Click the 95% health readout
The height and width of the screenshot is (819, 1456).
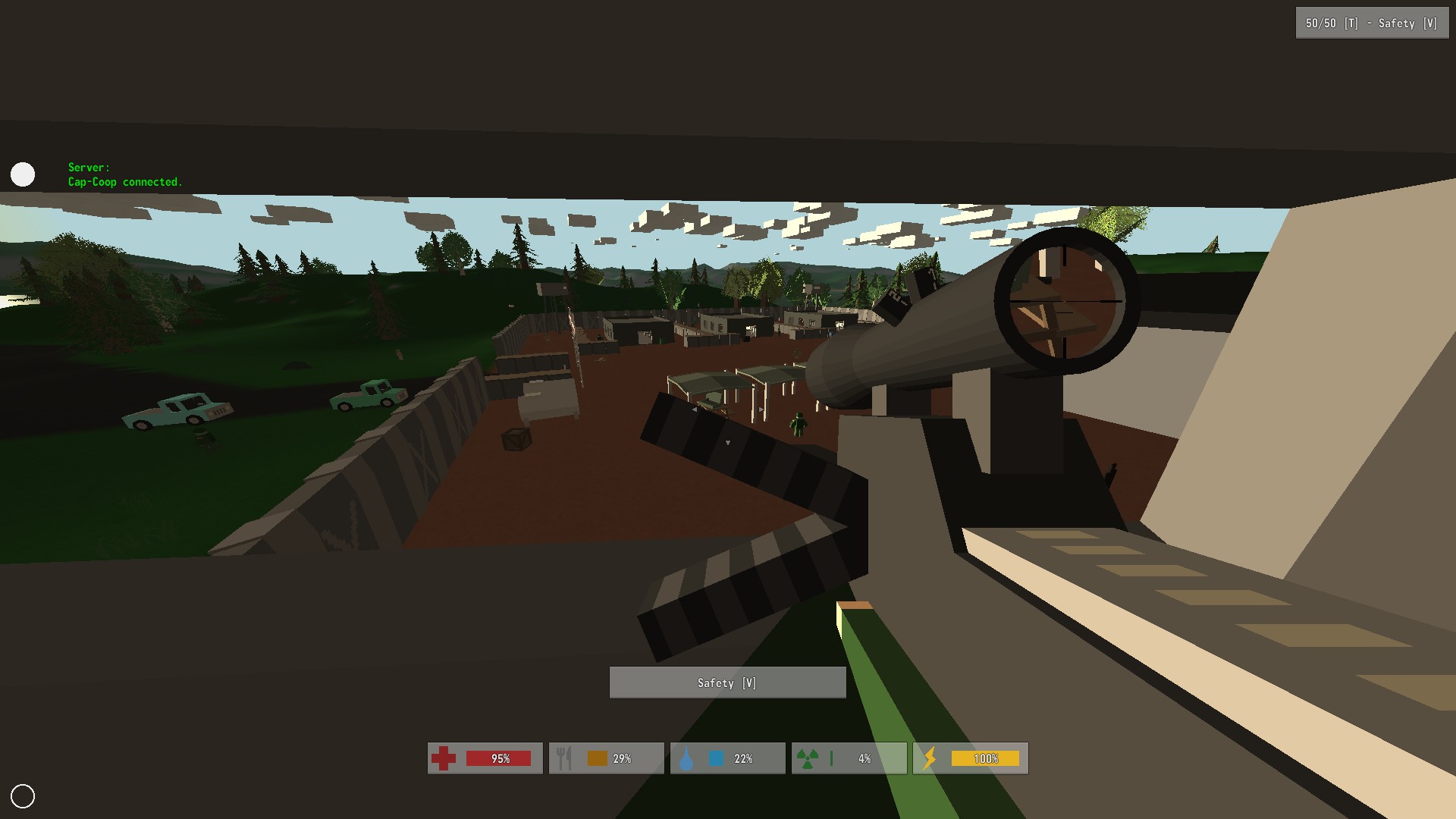[500, 758]
